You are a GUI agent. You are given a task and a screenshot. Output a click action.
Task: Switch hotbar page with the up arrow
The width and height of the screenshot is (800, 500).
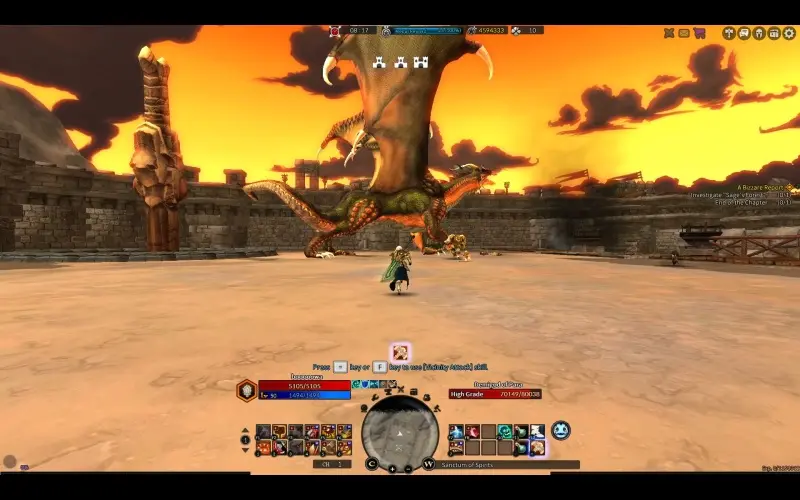(x=246, y=432)
